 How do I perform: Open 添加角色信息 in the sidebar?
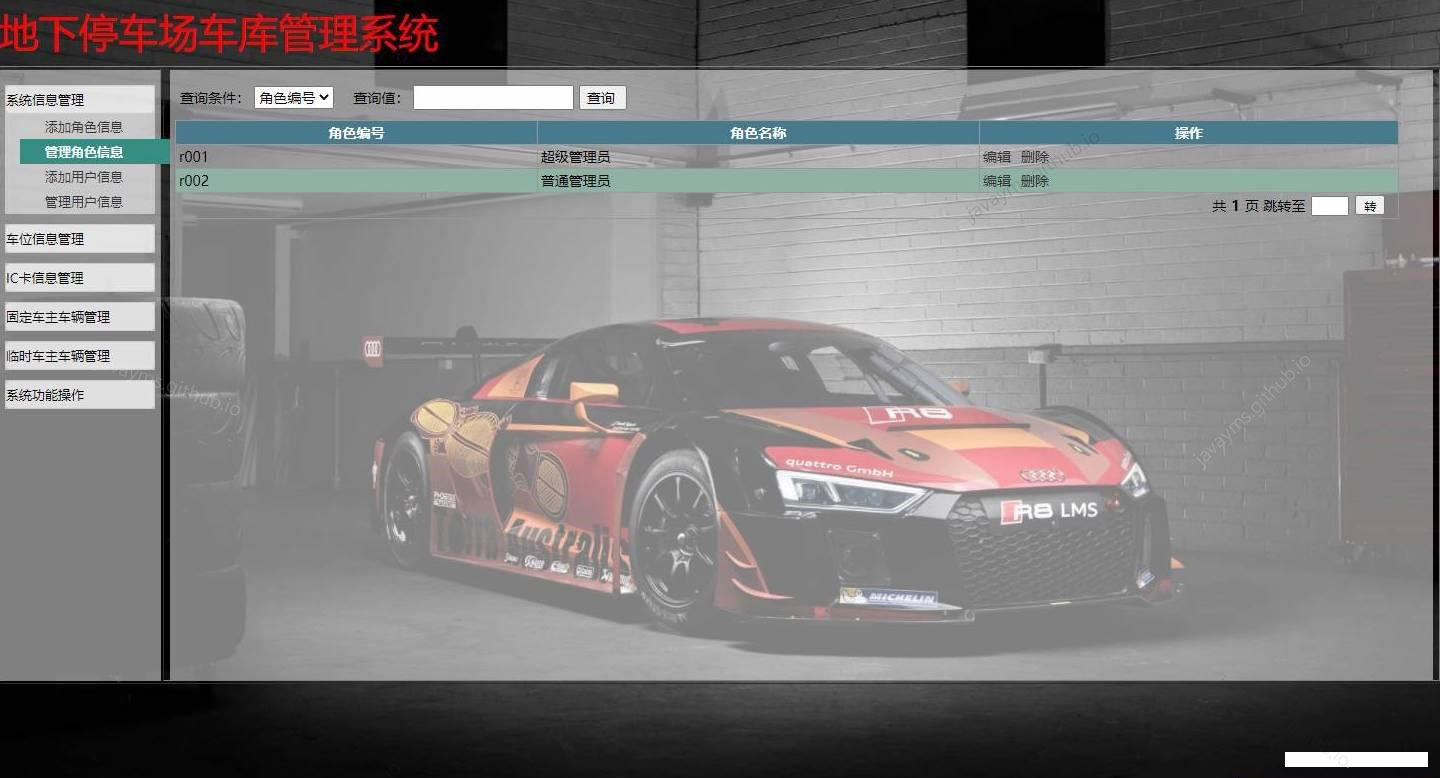[84, 127]
